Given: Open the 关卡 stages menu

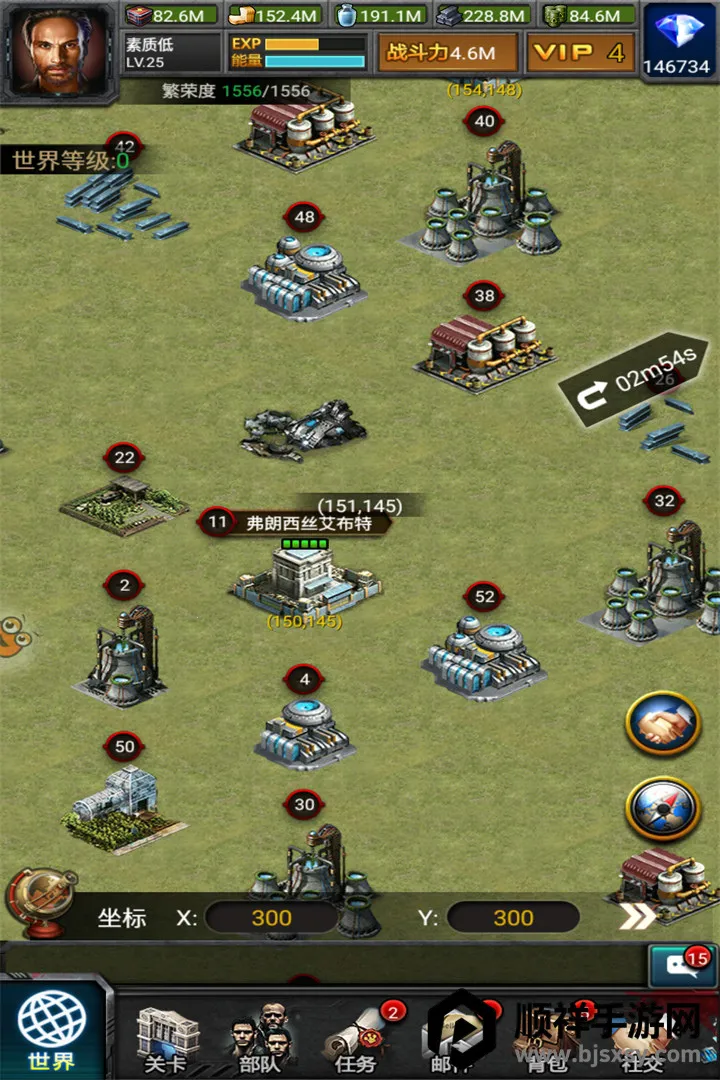Looking at the screenshot, I should click(x=167, y=1038).
